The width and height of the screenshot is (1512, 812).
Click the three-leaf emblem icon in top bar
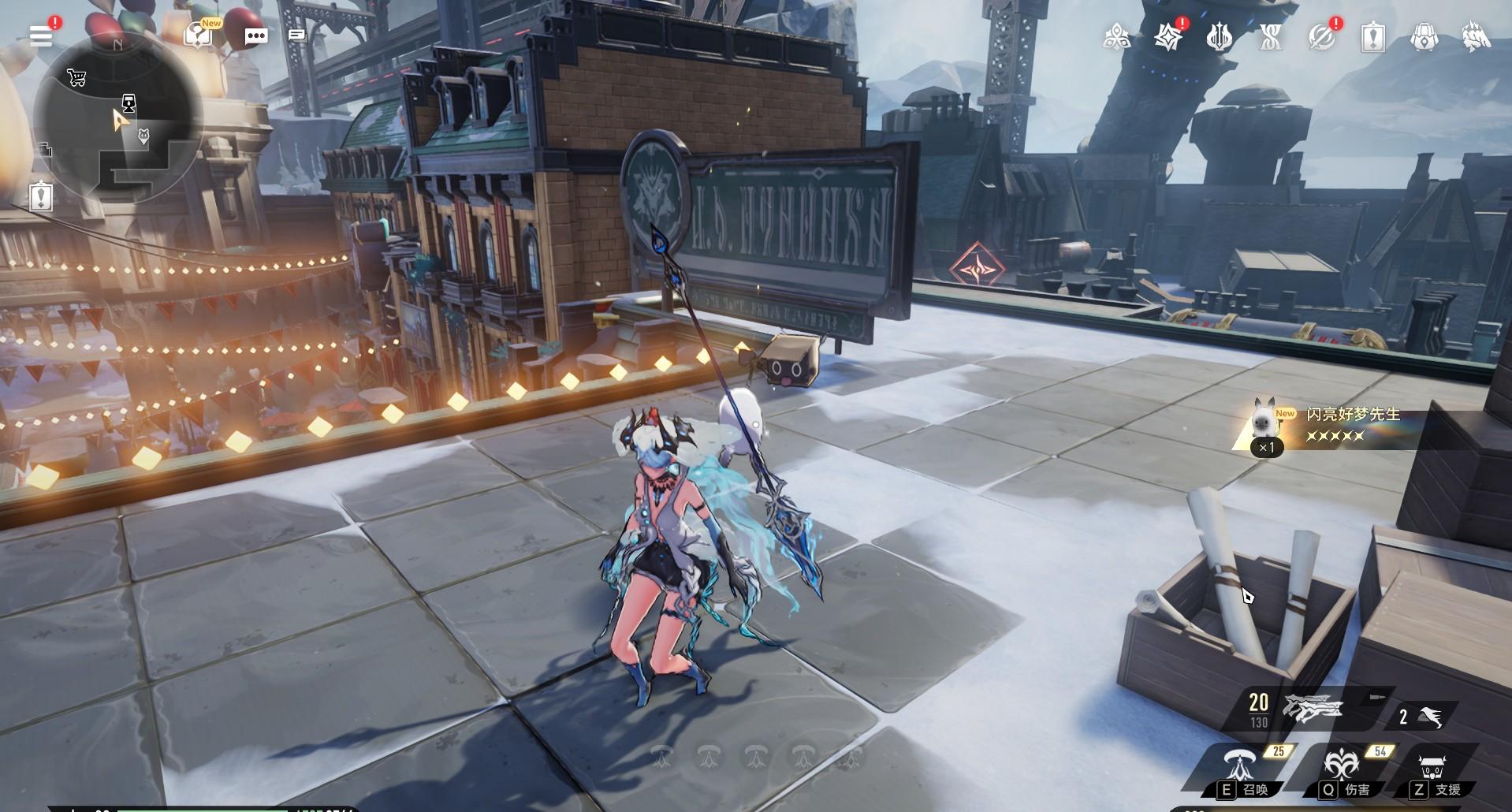[1117, 37]
